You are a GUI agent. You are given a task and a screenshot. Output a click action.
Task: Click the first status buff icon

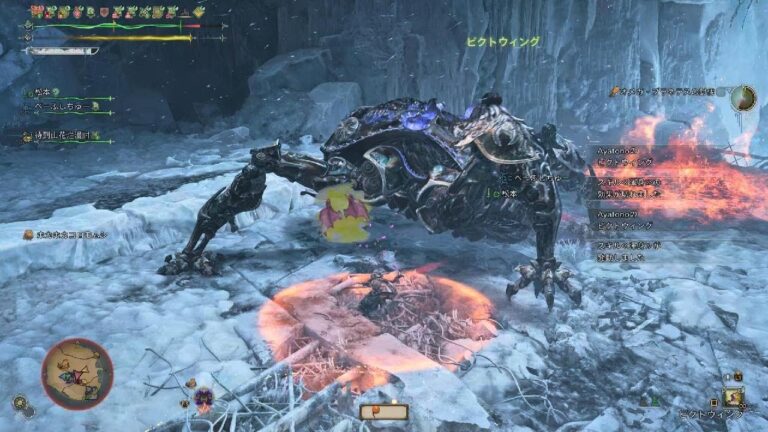pyautogui.click(x=37, y=11)
